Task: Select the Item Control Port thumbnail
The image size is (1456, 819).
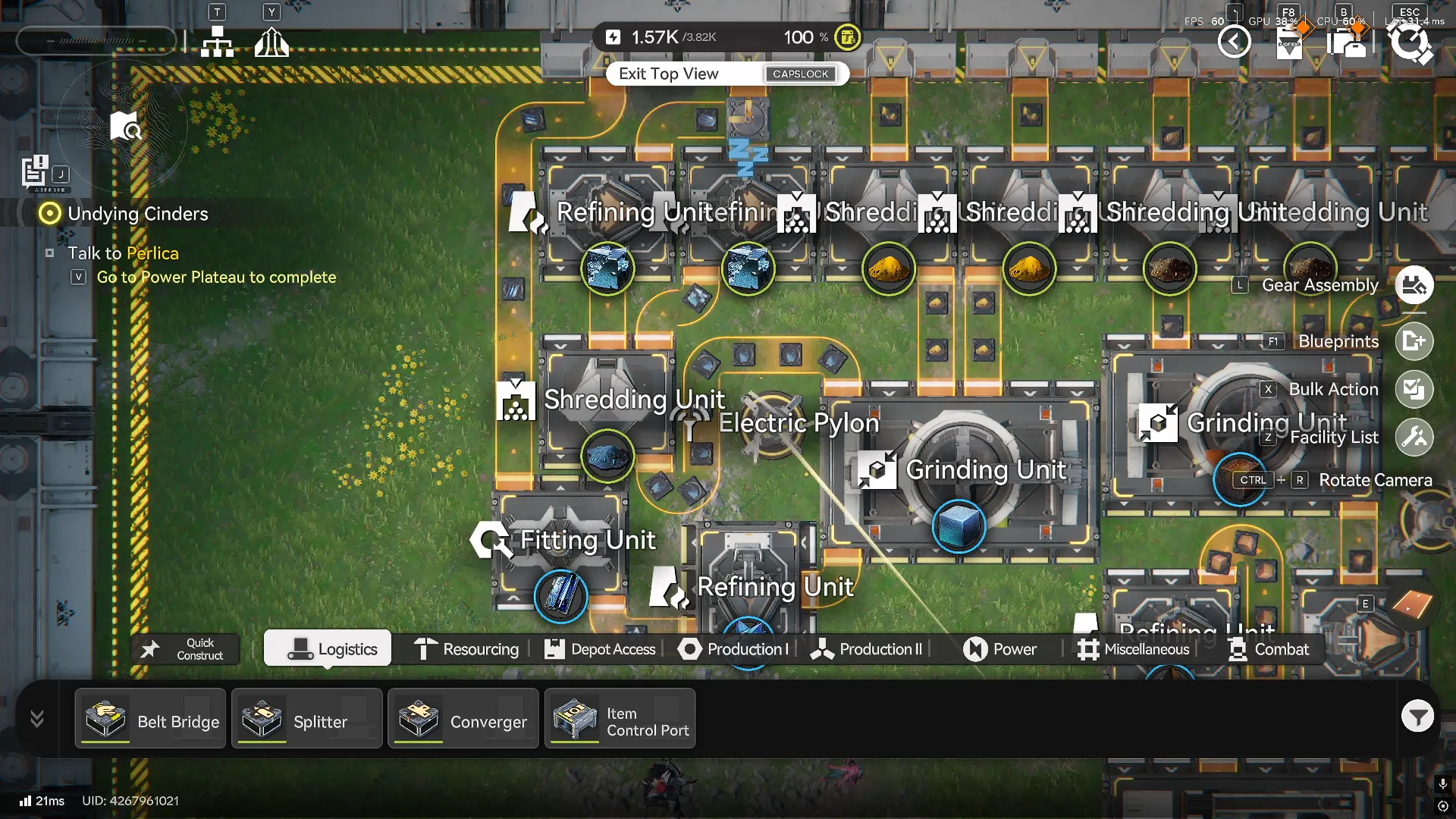Action: (575, 718)
